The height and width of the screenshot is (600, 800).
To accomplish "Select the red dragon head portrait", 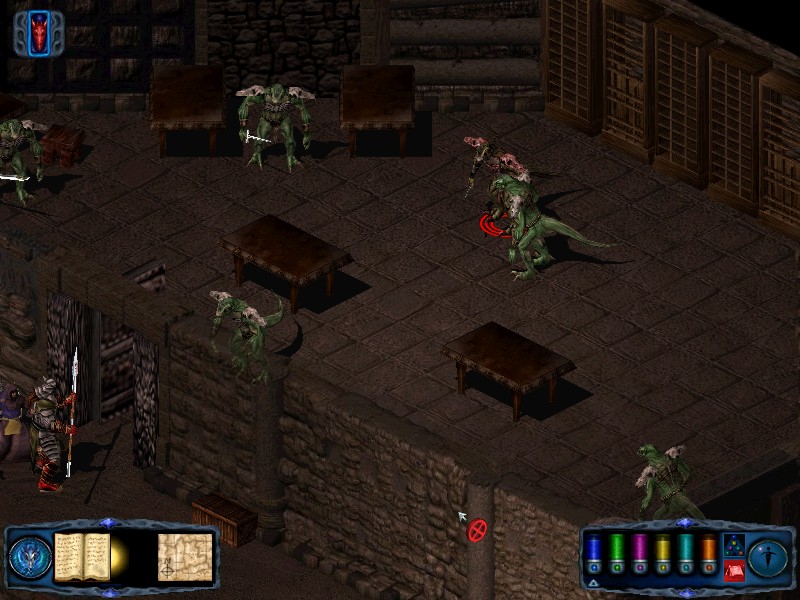I will pos(40,32).
